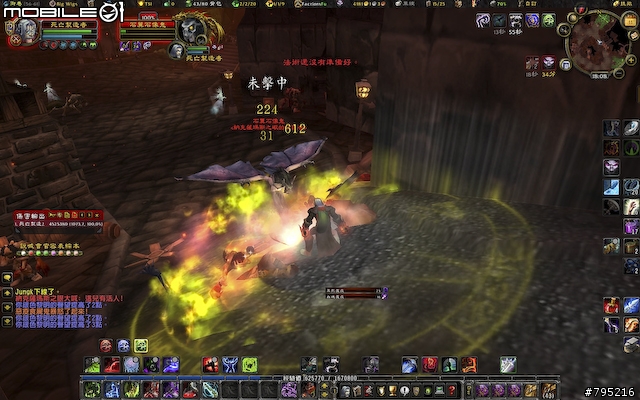Activate the red face stance icon
This screenshot has width=640, height=400.
click(x=106, y=345)
